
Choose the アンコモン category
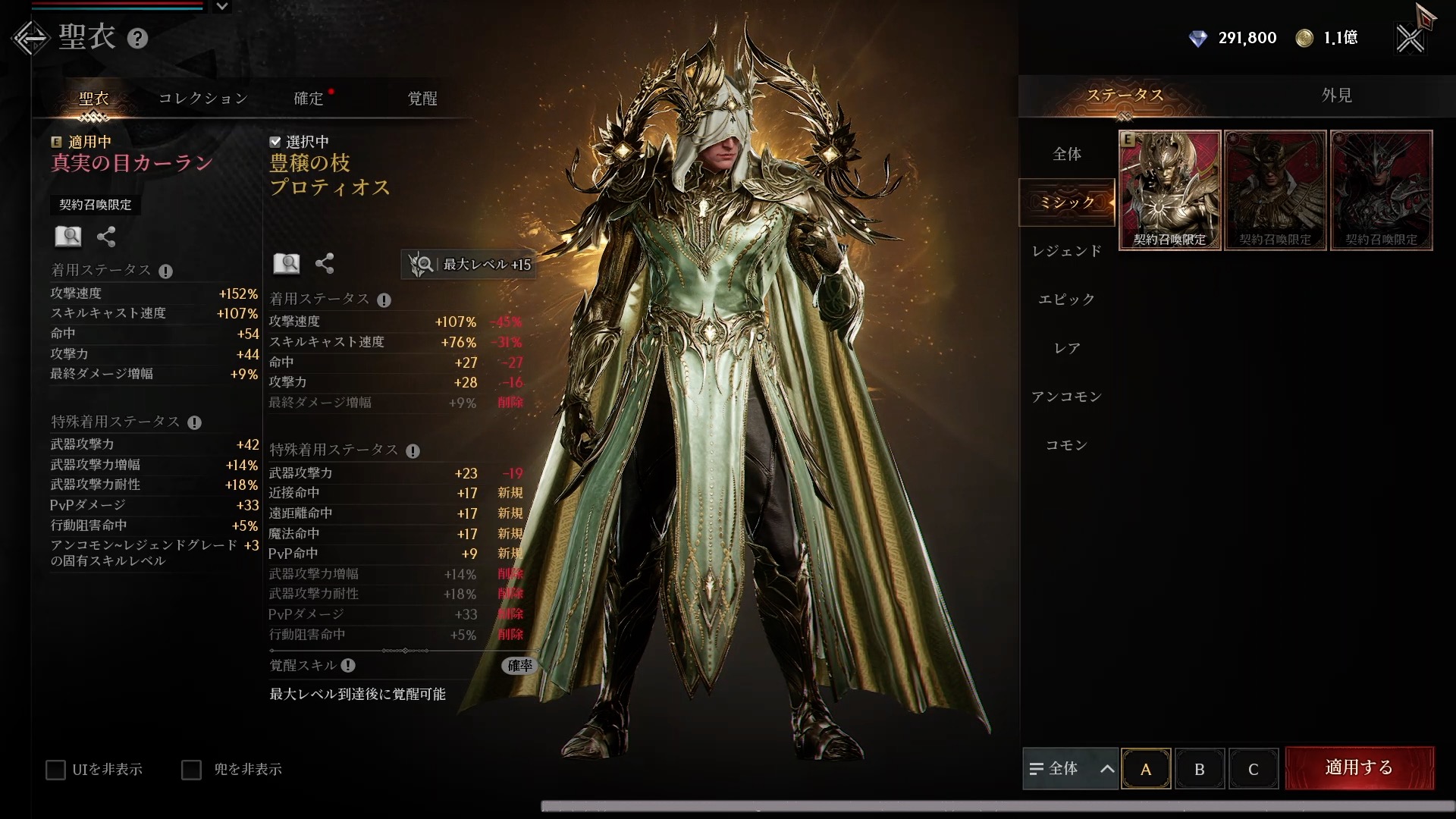point(1067,397)
